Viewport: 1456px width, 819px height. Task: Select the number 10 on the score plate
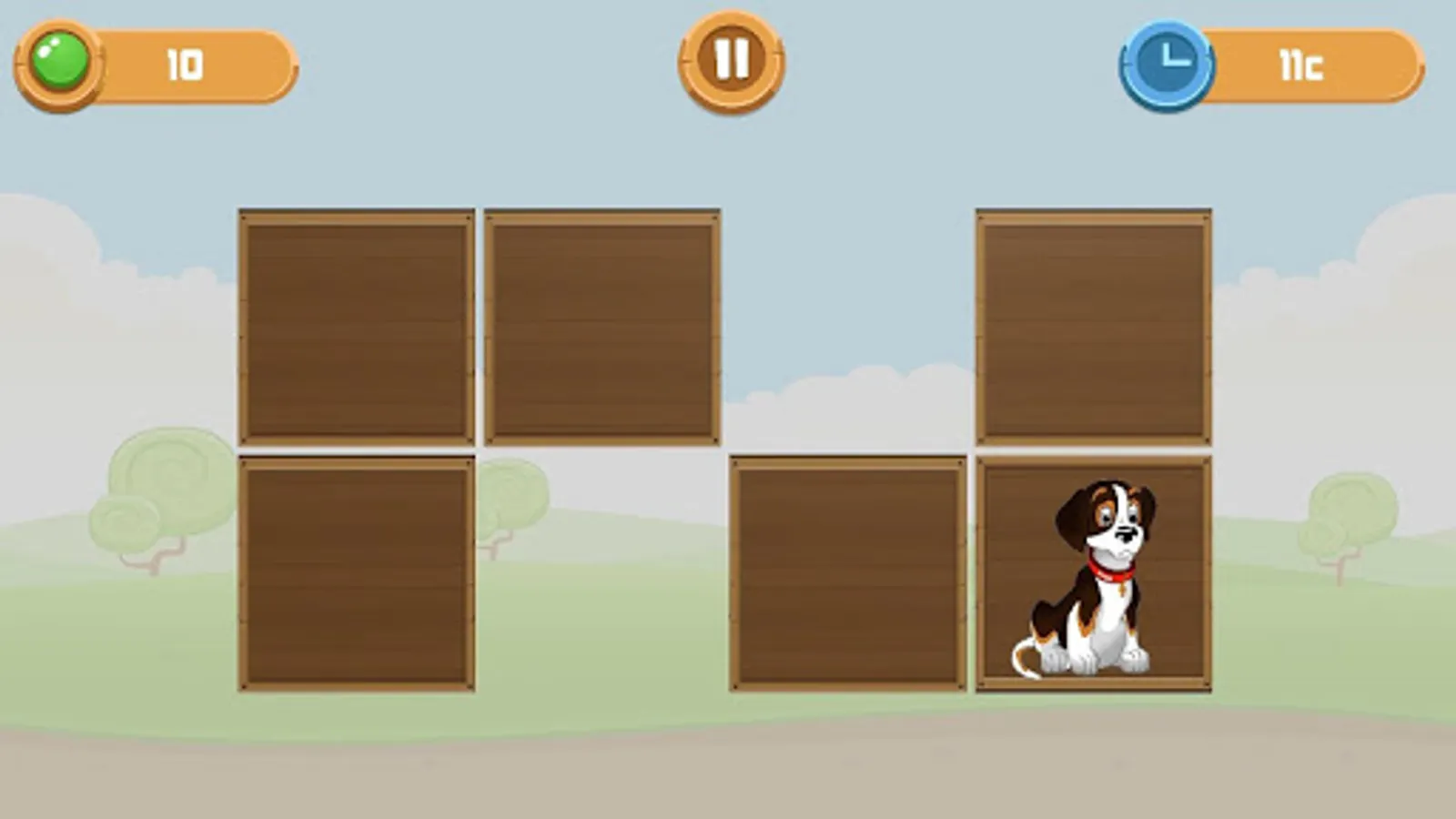[182, 62]
